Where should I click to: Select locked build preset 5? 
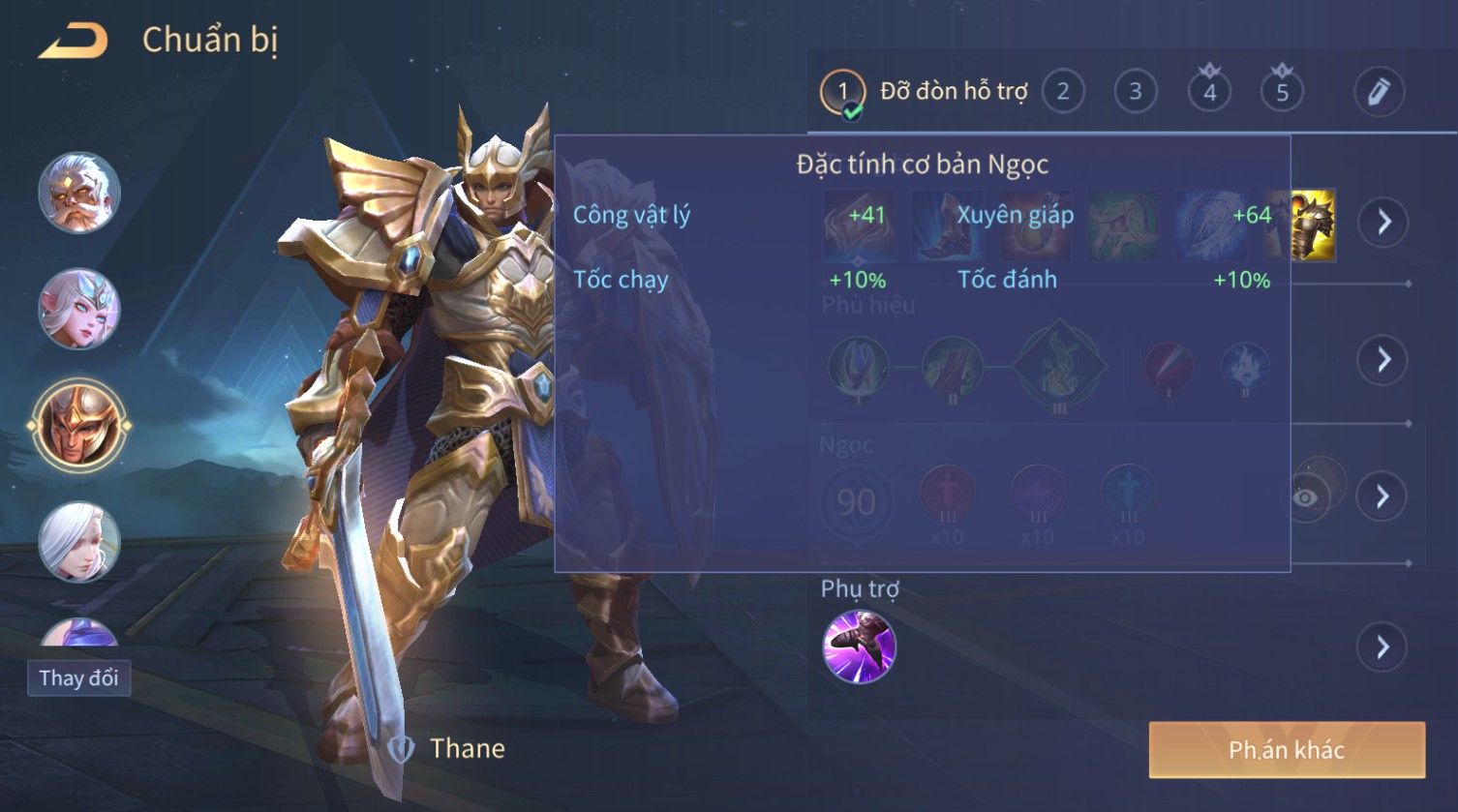tap(1282, 93)
